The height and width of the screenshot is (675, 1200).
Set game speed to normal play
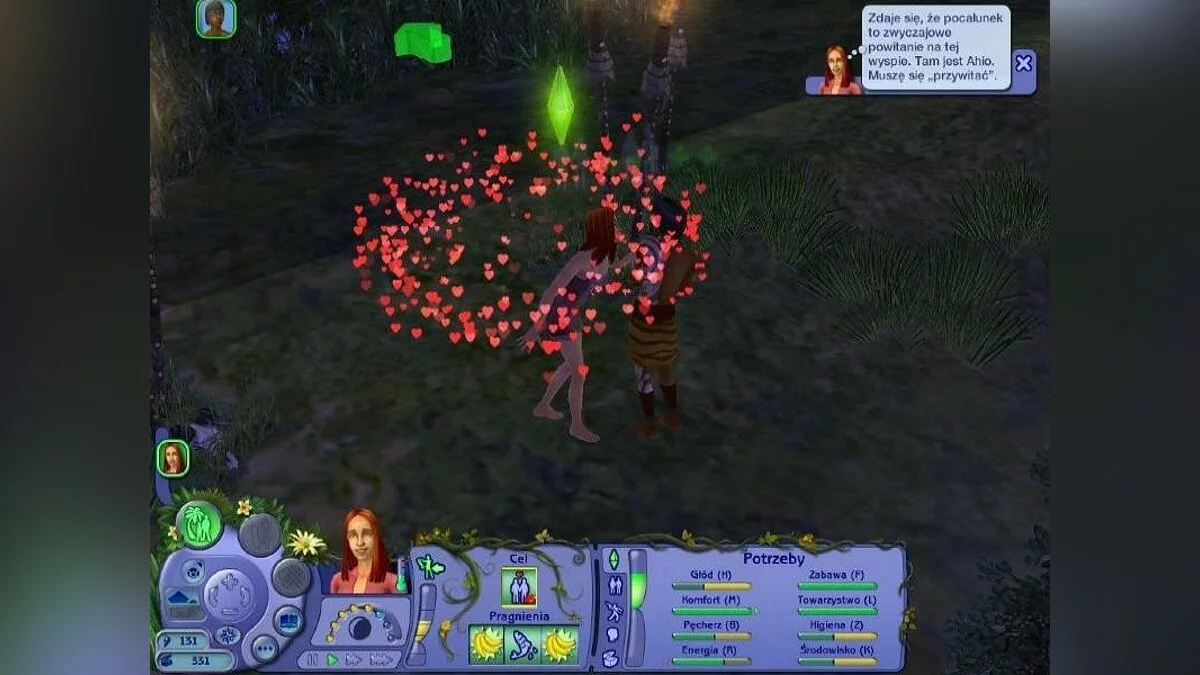[332, 660]
